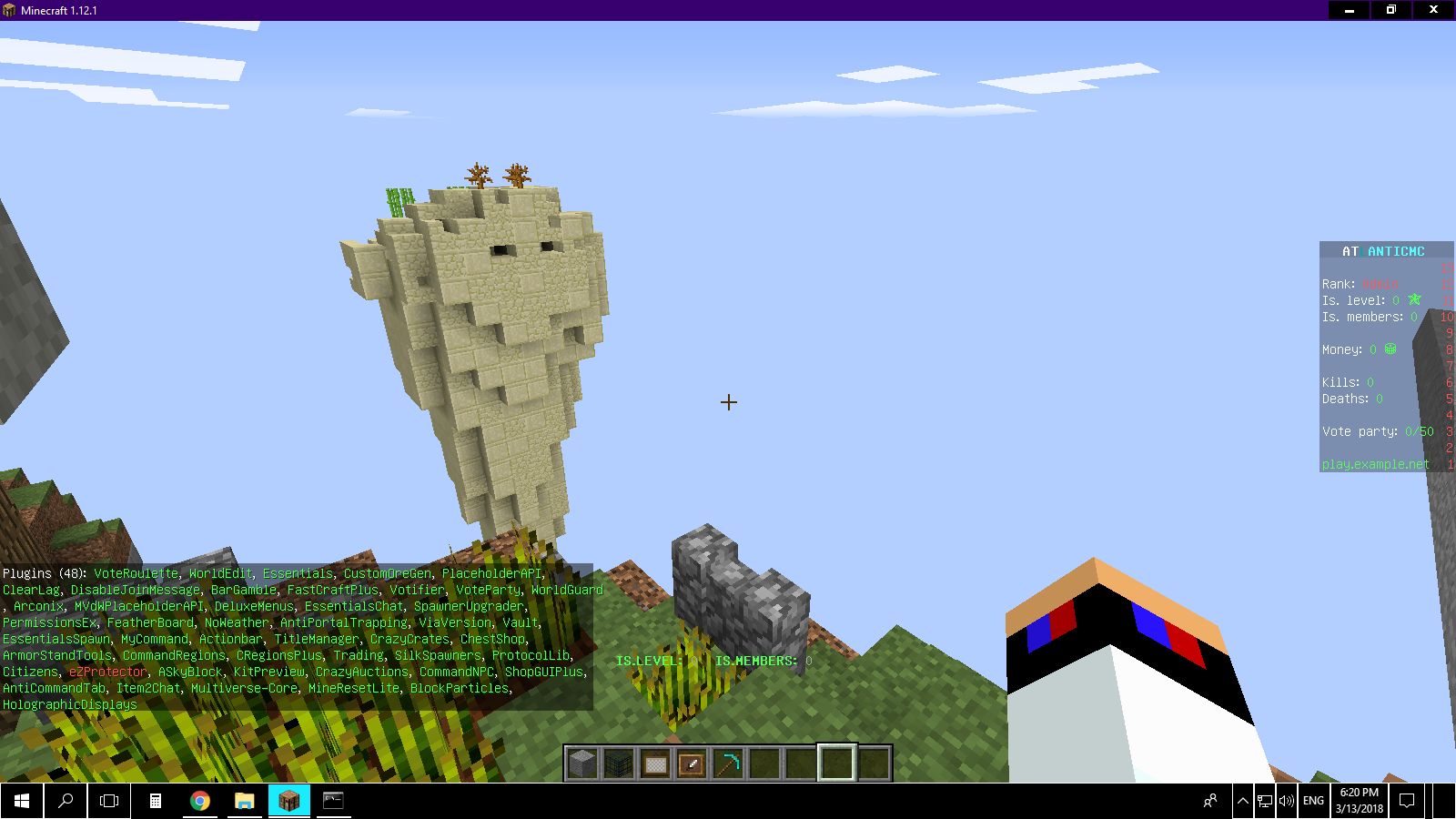Equip the diamond pickaxe from the hotbar

(728, 763)
